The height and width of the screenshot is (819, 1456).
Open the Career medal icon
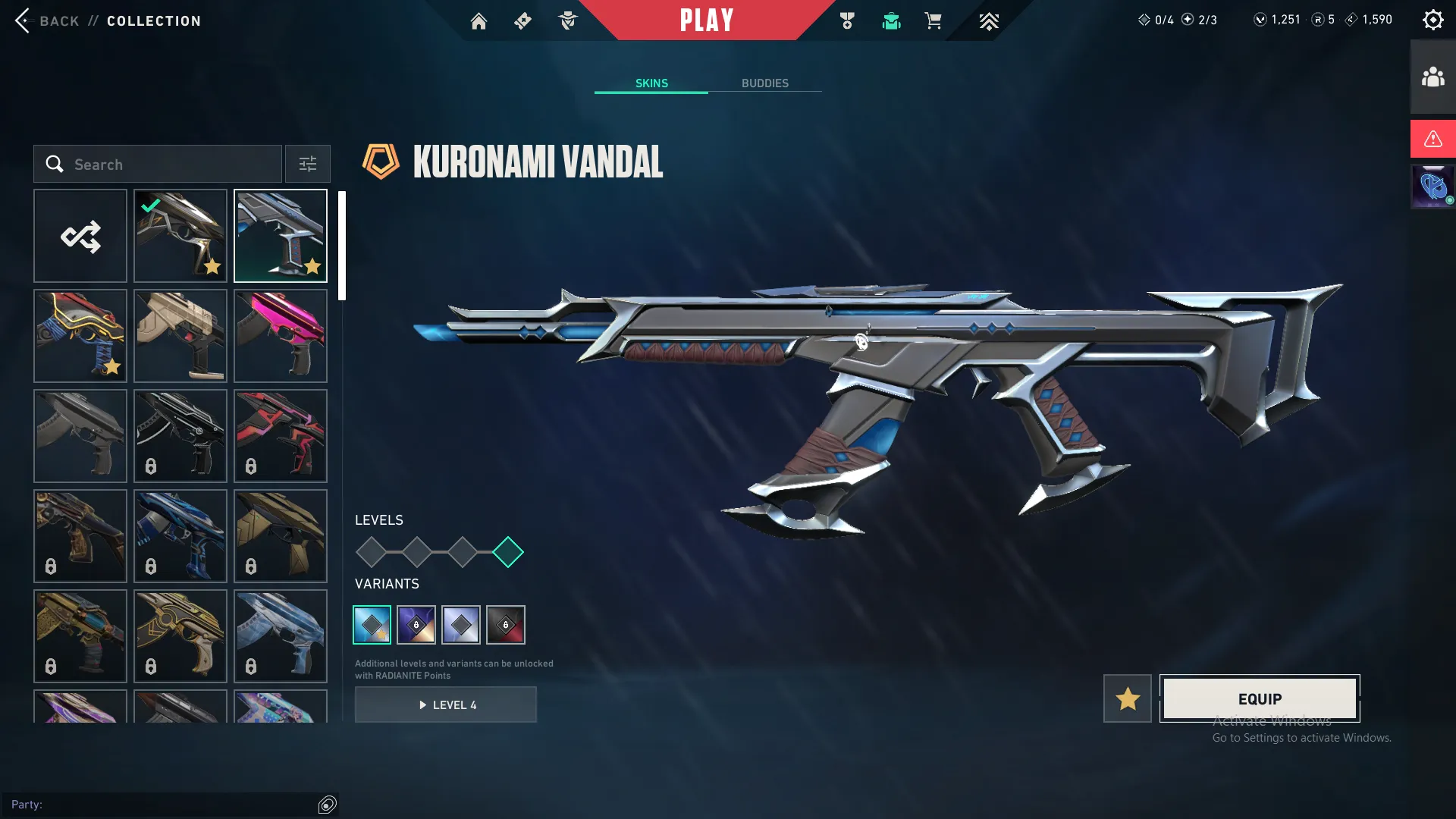(x=847, y=21)
